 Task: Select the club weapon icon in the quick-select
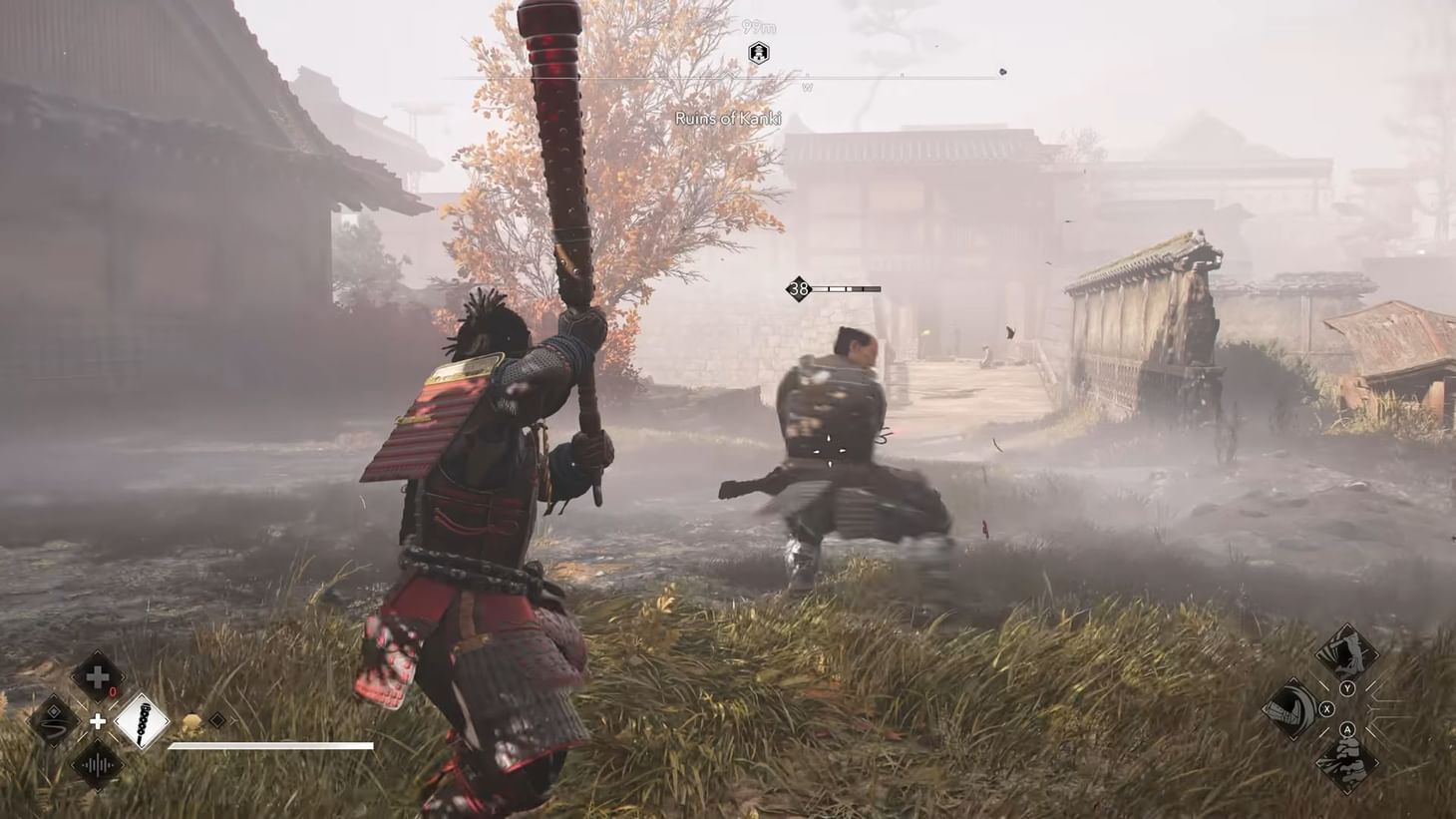(142, 721)
